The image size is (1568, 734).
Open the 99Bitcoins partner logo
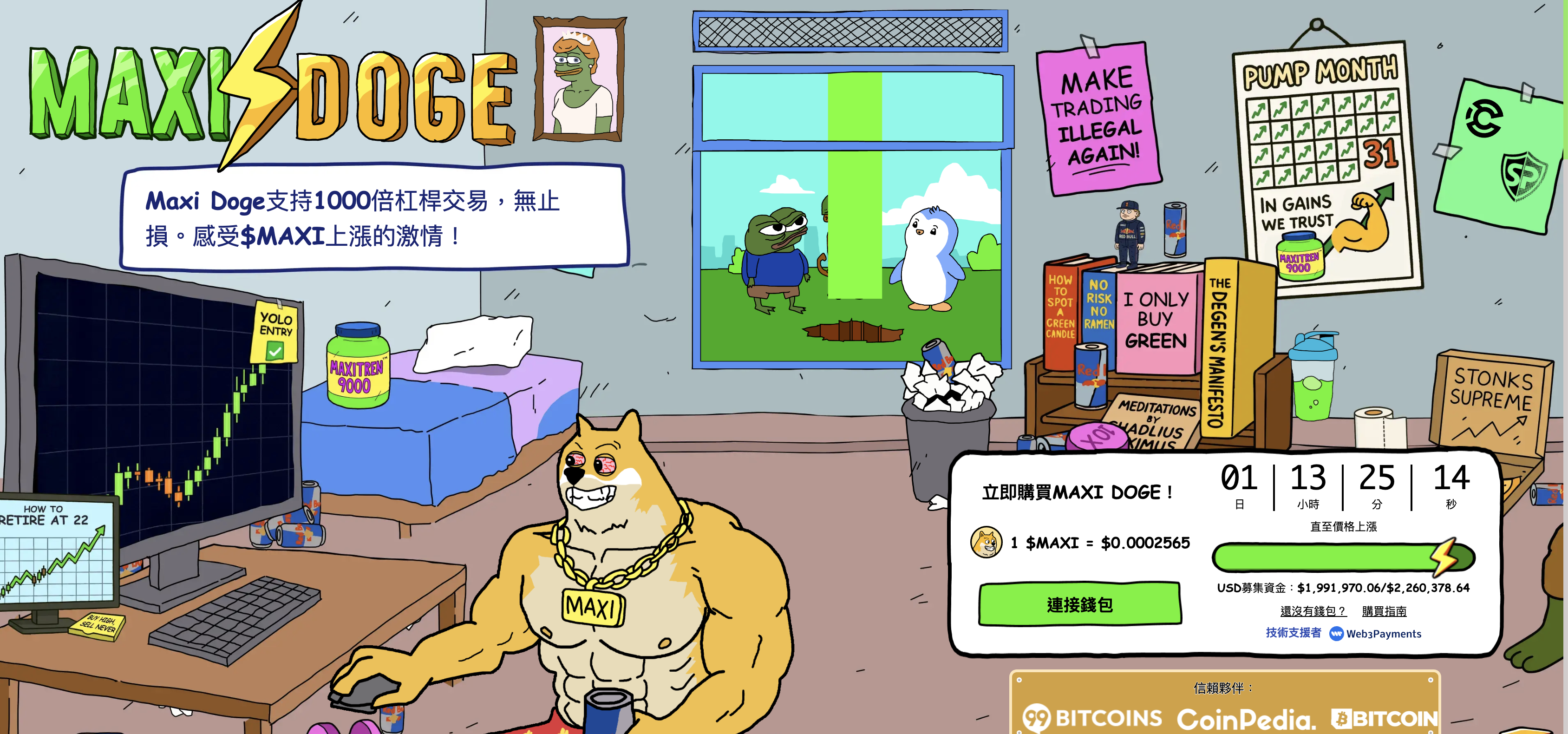(x=1092, y=718)
